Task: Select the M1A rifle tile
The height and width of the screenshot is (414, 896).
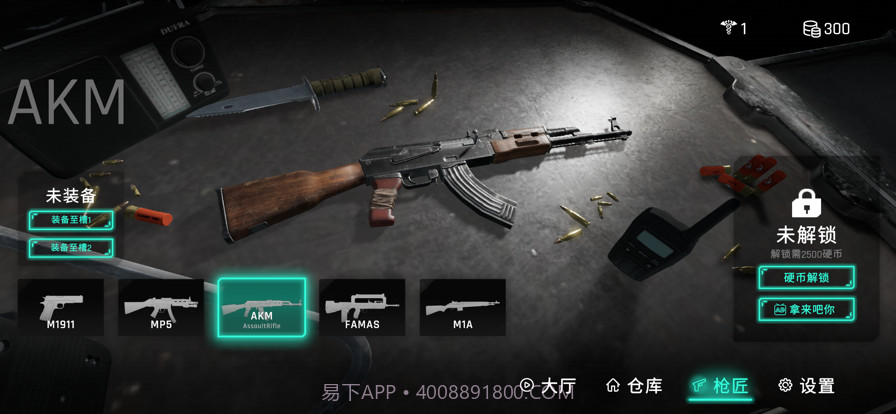Action: (x=462, y=307)
